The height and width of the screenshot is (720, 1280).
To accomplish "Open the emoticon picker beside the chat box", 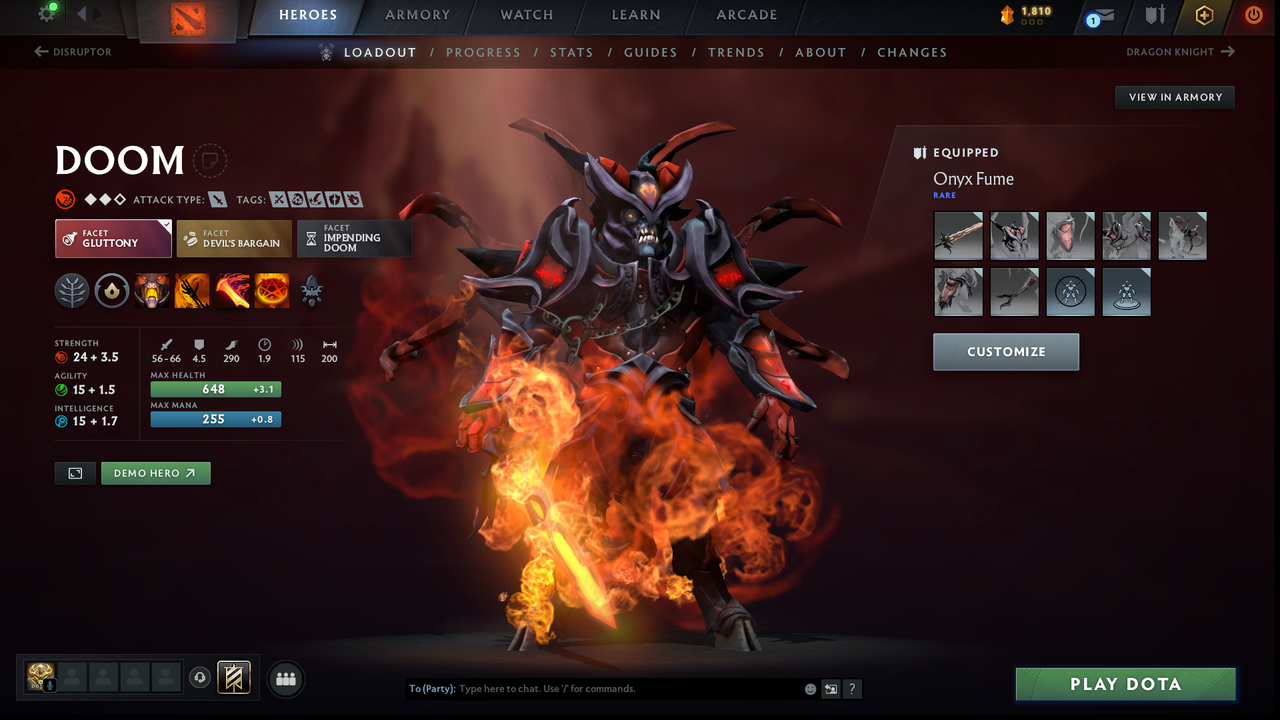I will (x=809, y=689).
